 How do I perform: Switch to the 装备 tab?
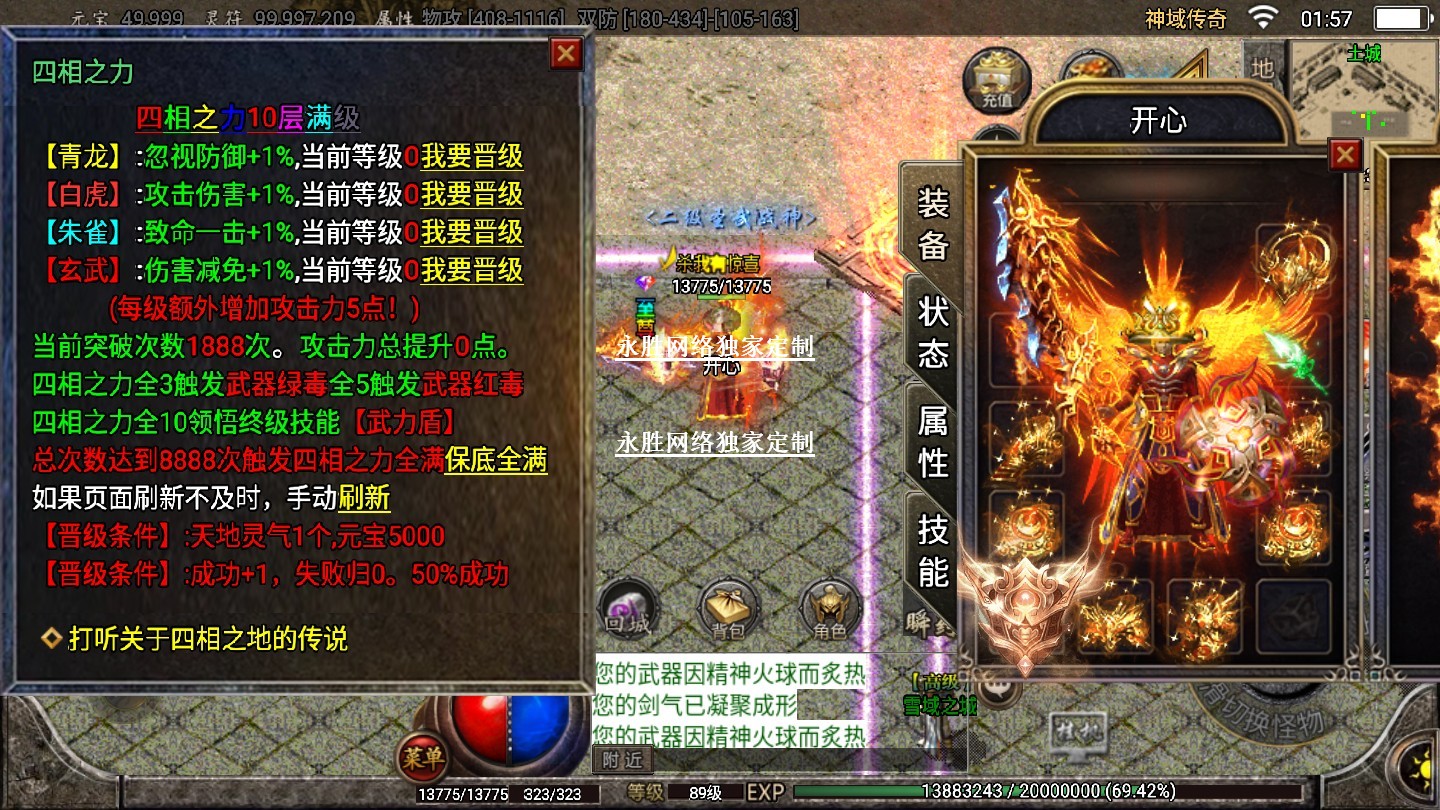(933, 224)
